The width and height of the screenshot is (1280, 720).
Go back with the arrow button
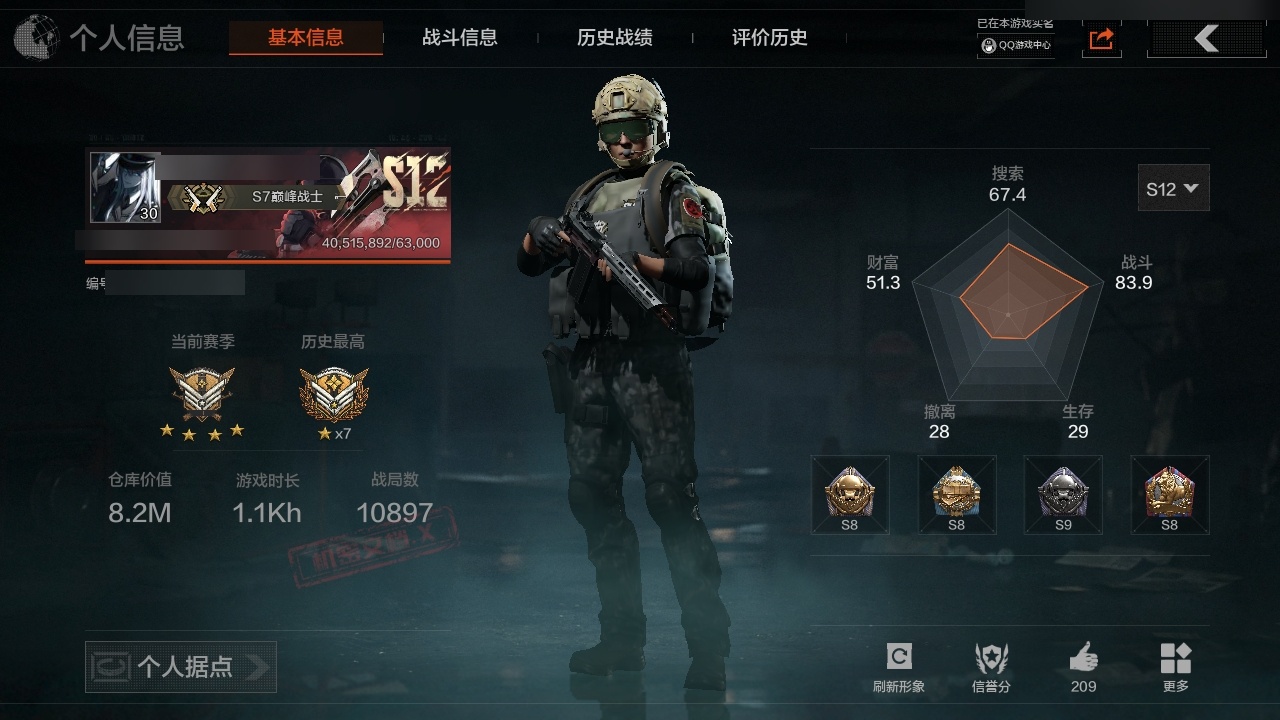tap(1206, 39)
